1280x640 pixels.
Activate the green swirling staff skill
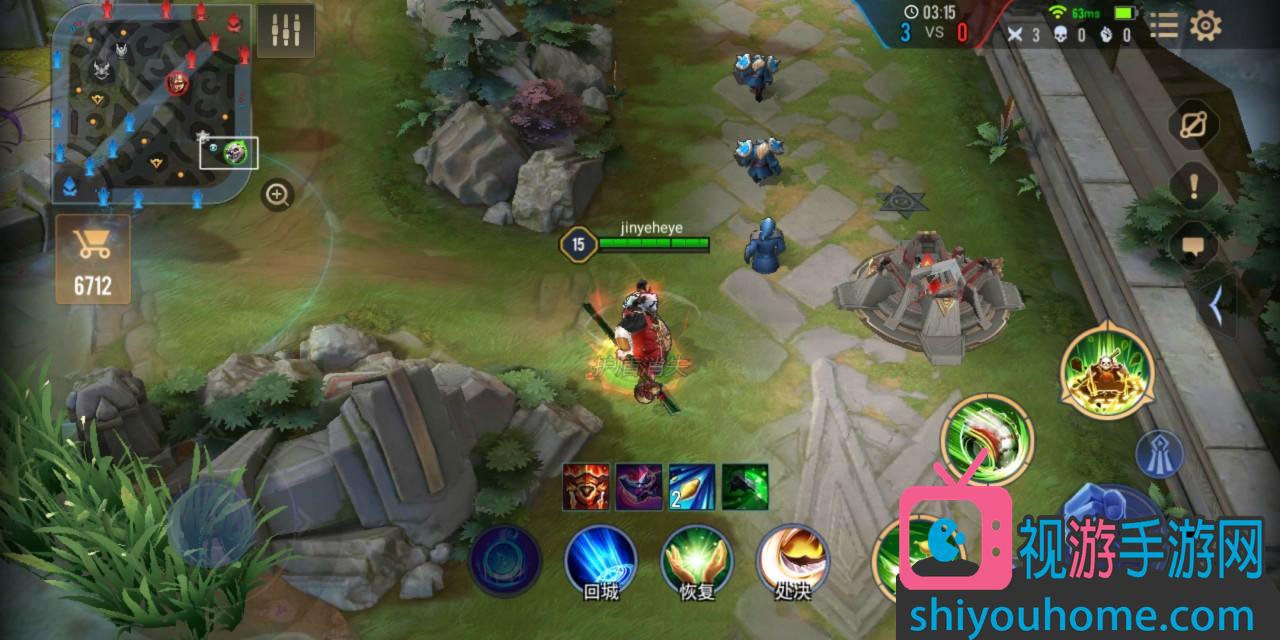(986, 440)
